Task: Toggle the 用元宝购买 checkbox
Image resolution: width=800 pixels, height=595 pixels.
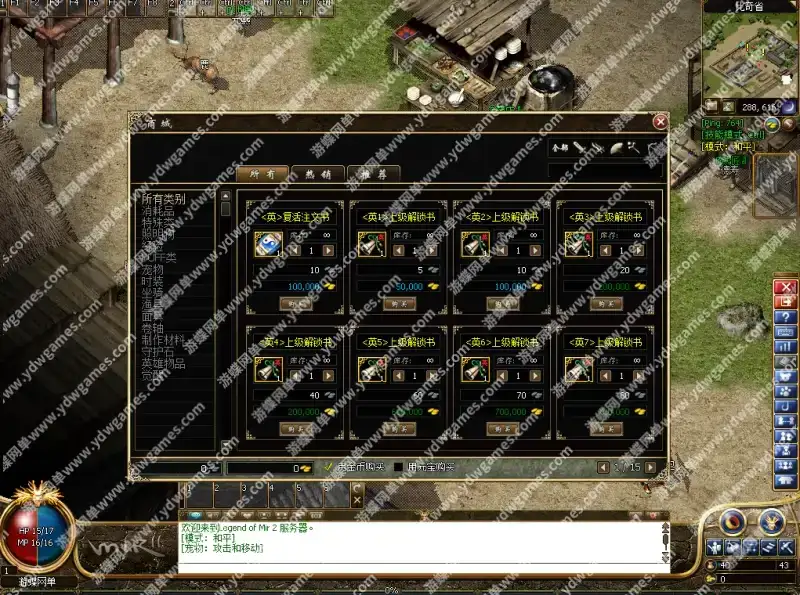Action: (399, 467)
